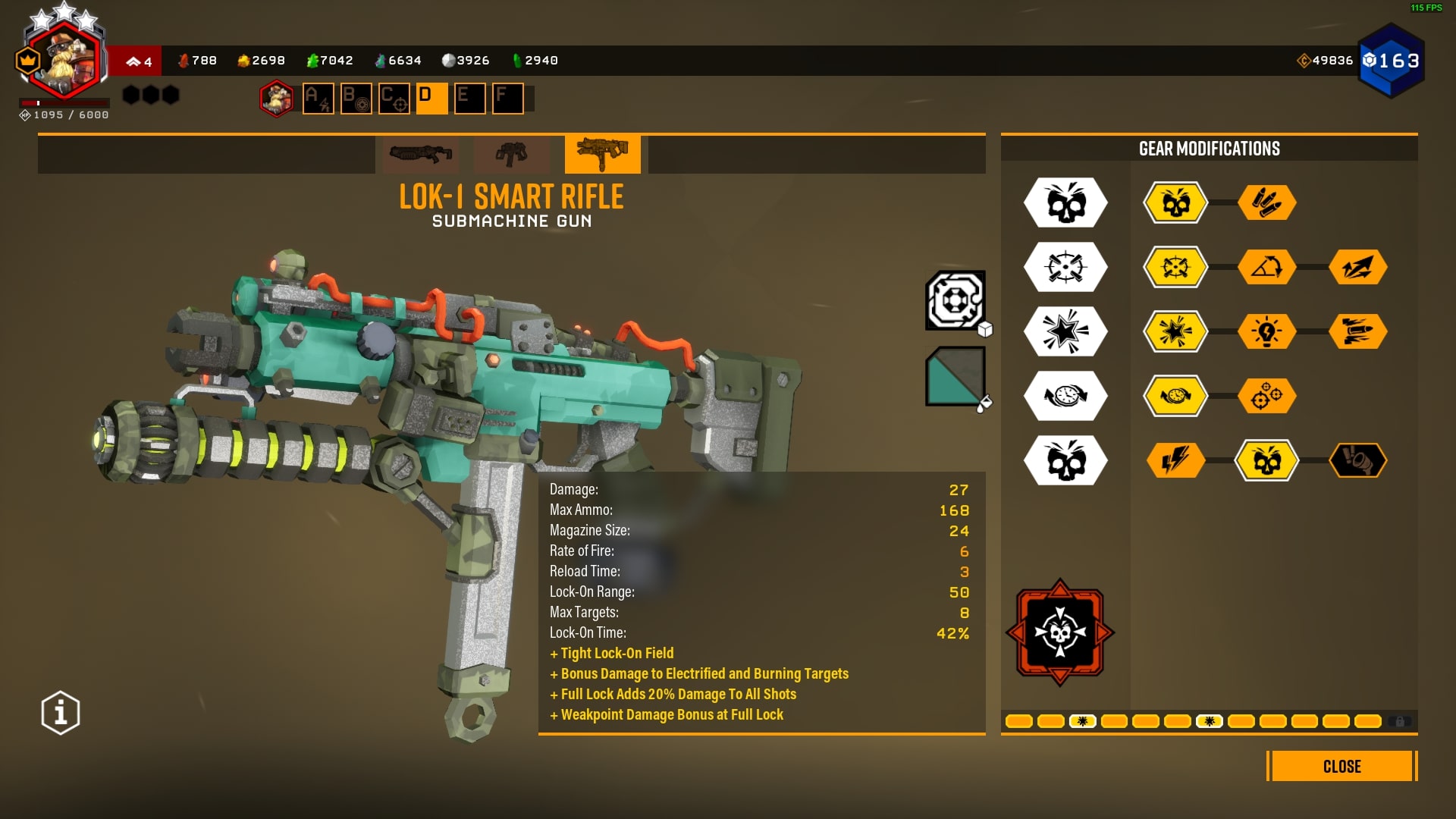This screenshot has height=819, width=1456.
Task: Expand the weapon info panel
Action: pyautogui.click(x=59, y=711)
